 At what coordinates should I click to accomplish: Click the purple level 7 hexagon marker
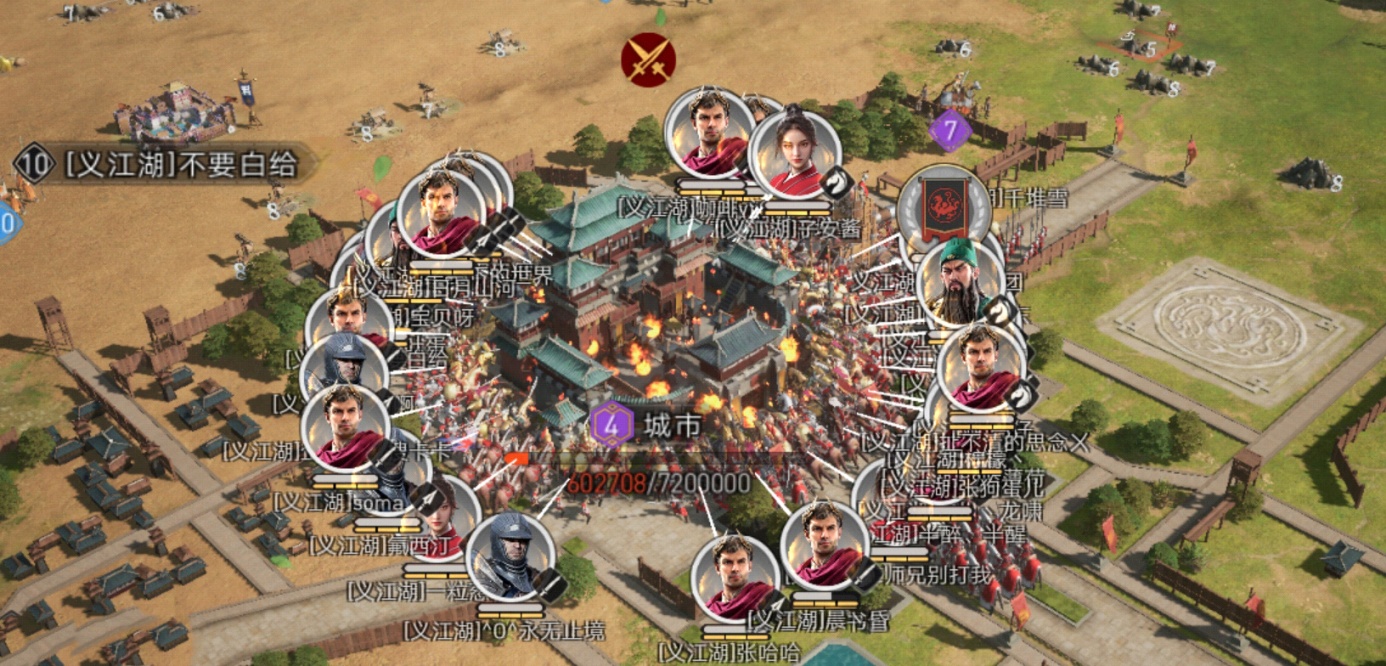point(949,130)
